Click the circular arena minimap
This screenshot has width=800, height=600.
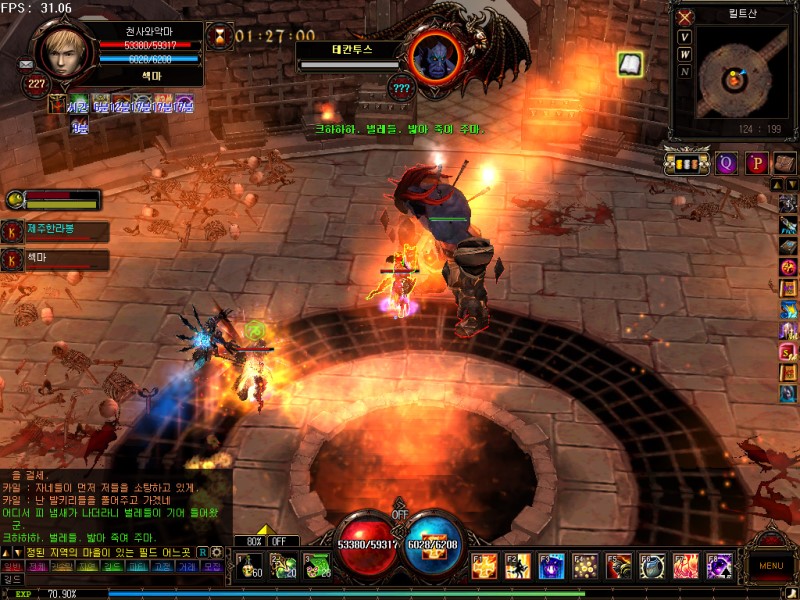[736, 78]
